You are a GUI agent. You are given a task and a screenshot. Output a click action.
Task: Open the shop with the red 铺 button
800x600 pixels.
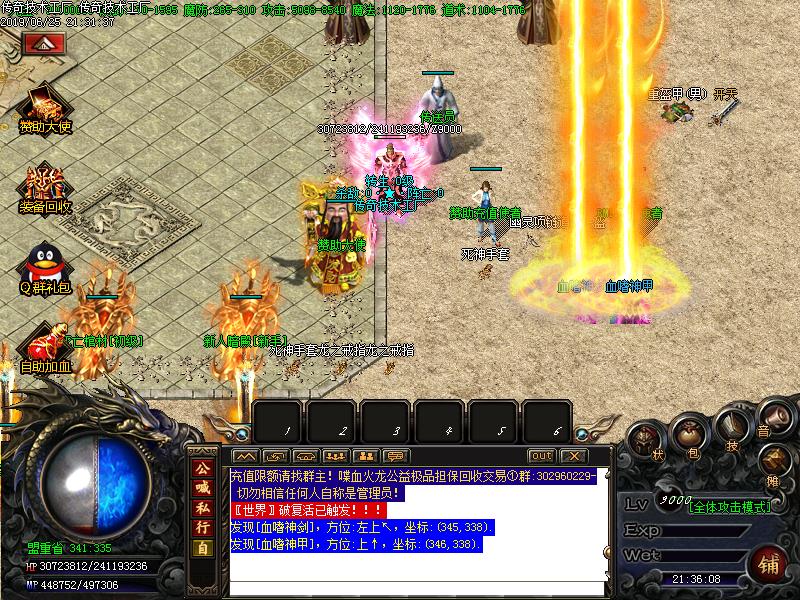768,563
